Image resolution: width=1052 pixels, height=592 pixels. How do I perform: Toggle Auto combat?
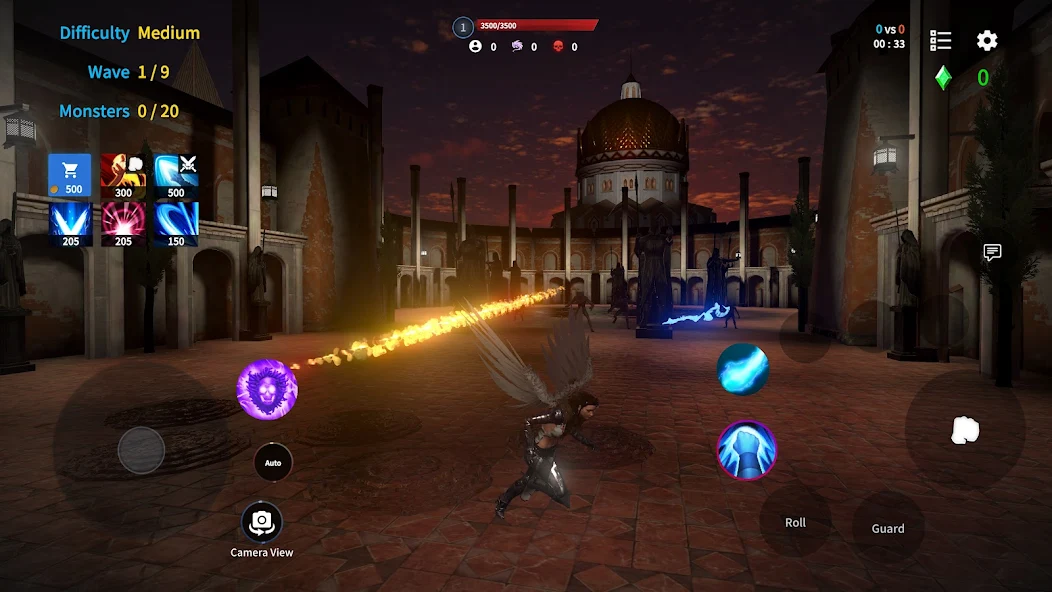click(273, 463)
